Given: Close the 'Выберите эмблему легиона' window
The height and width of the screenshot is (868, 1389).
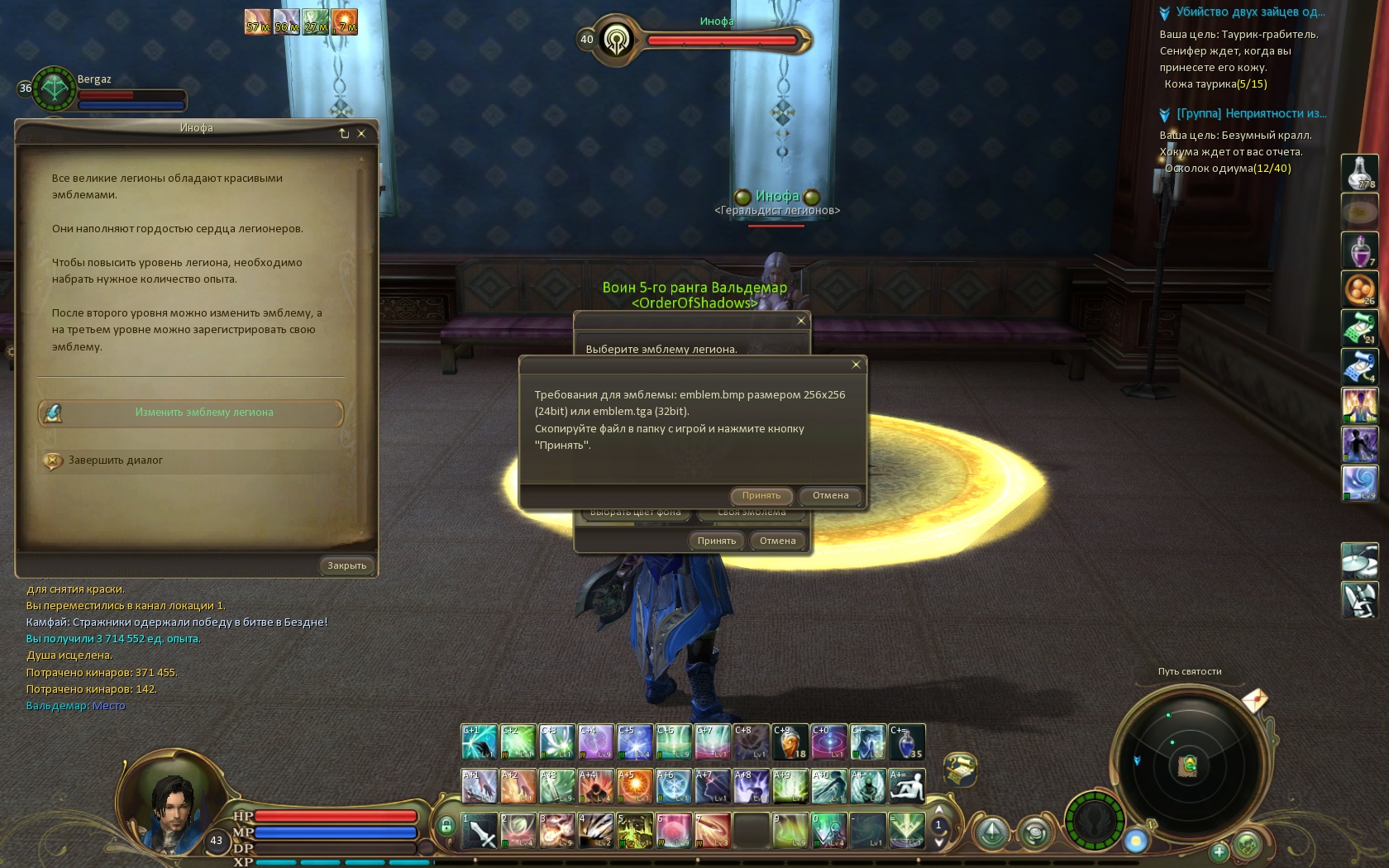Looking at the screenshot, I should point(800,321).
